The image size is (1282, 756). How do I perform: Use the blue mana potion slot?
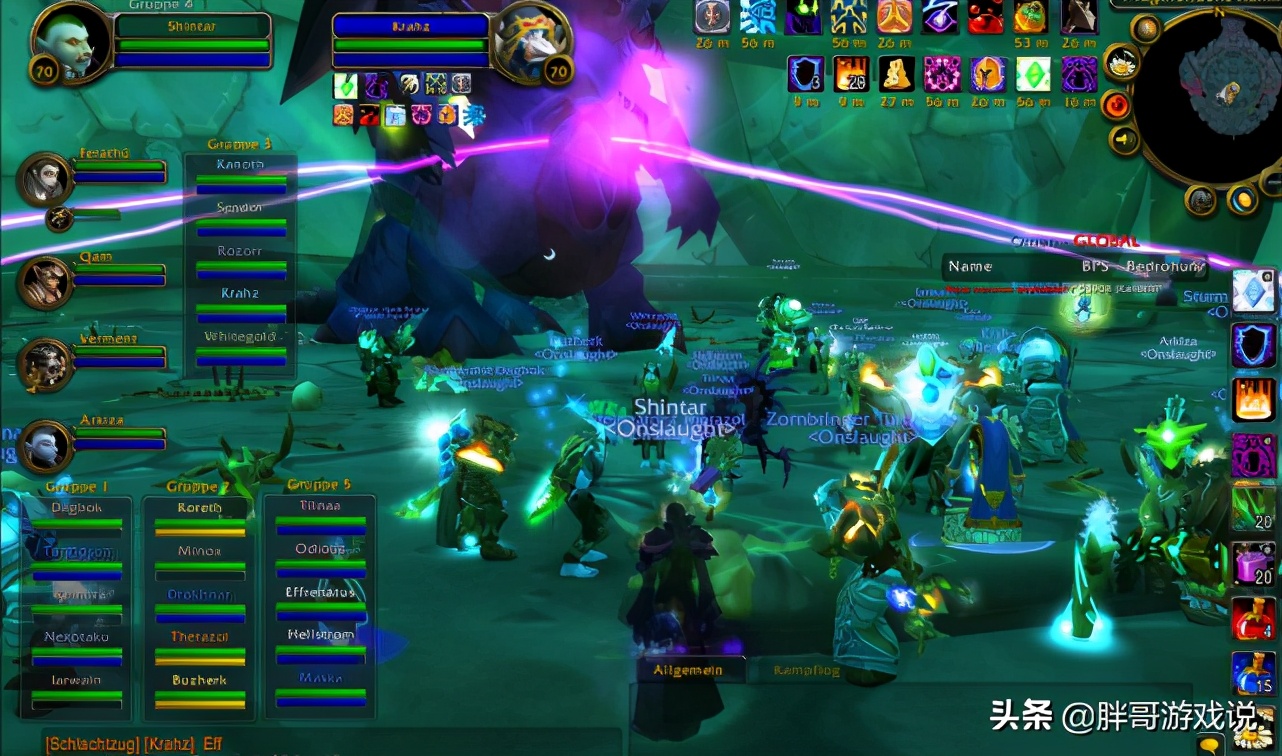pyautogui.click(x=1252, y=672)
